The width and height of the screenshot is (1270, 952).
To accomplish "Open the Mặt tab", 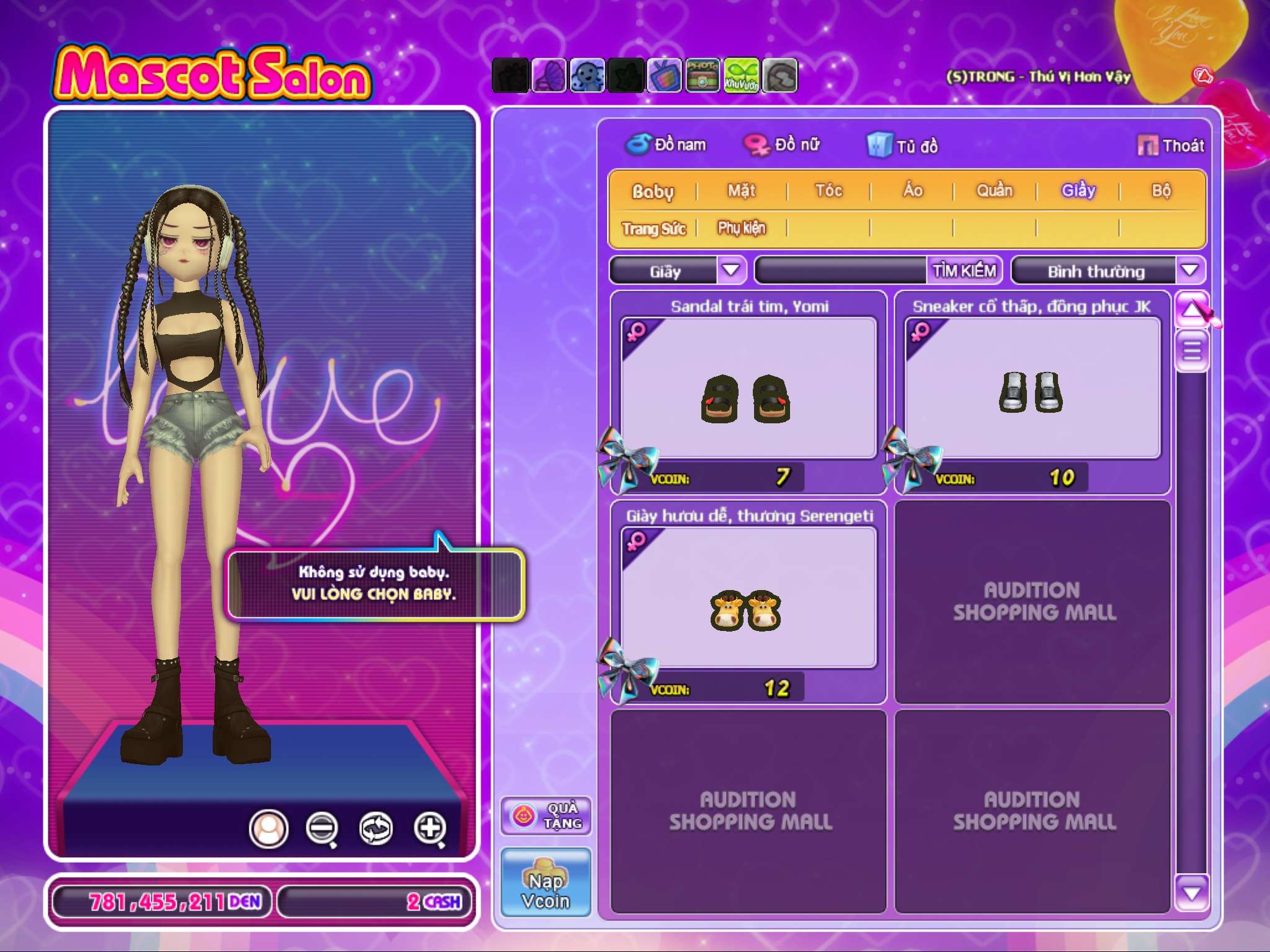I will coord(742,191).
